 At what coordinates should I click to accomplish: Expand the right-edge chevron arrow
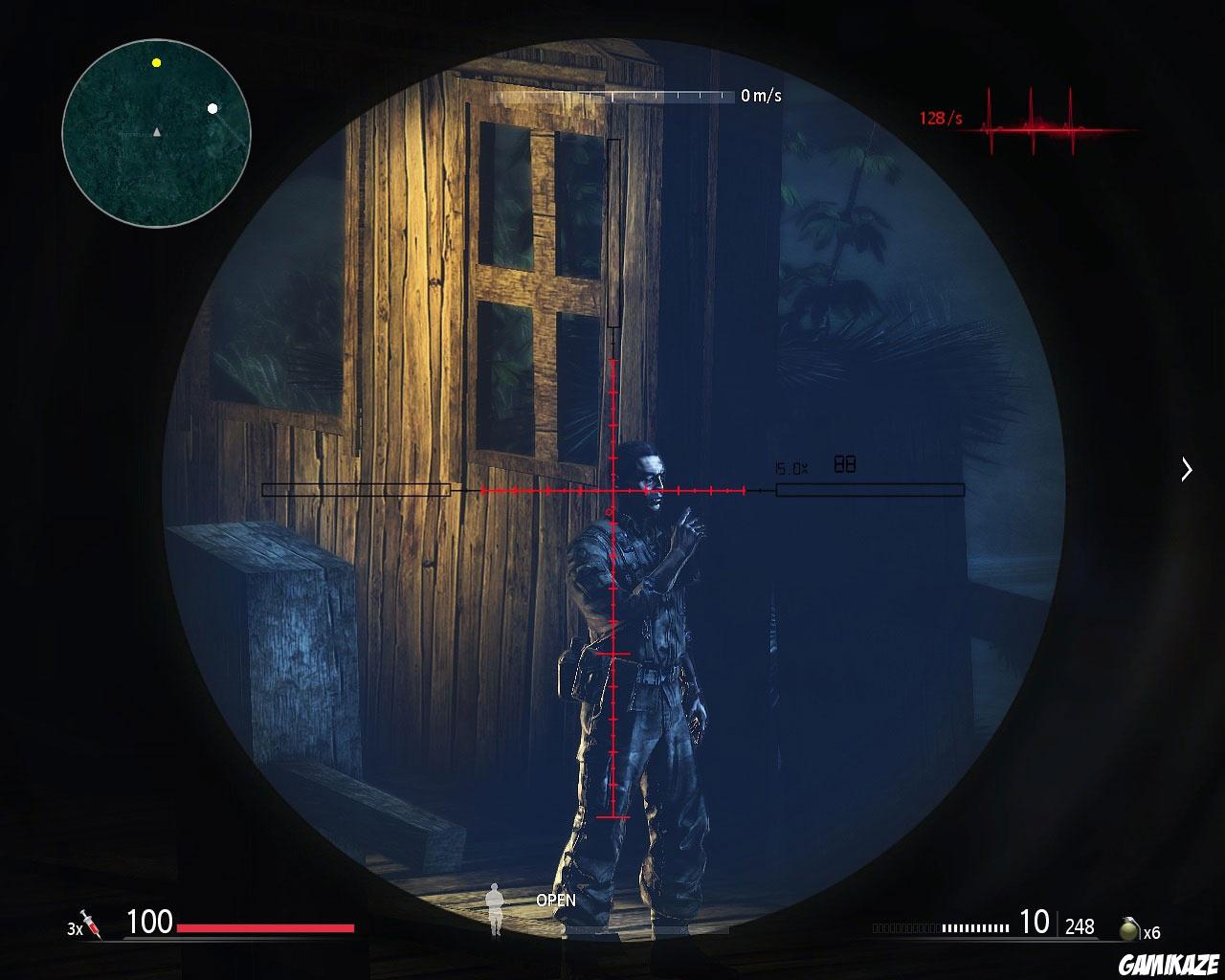pos(1187,470)
